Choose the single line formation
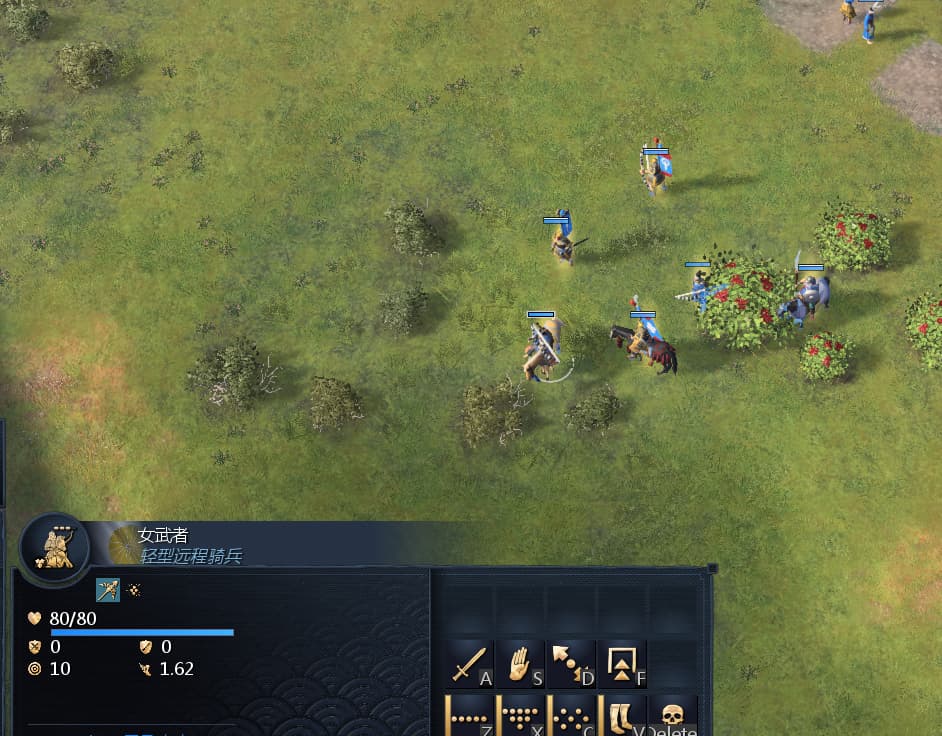942x736 pixels. click(470, 716)
